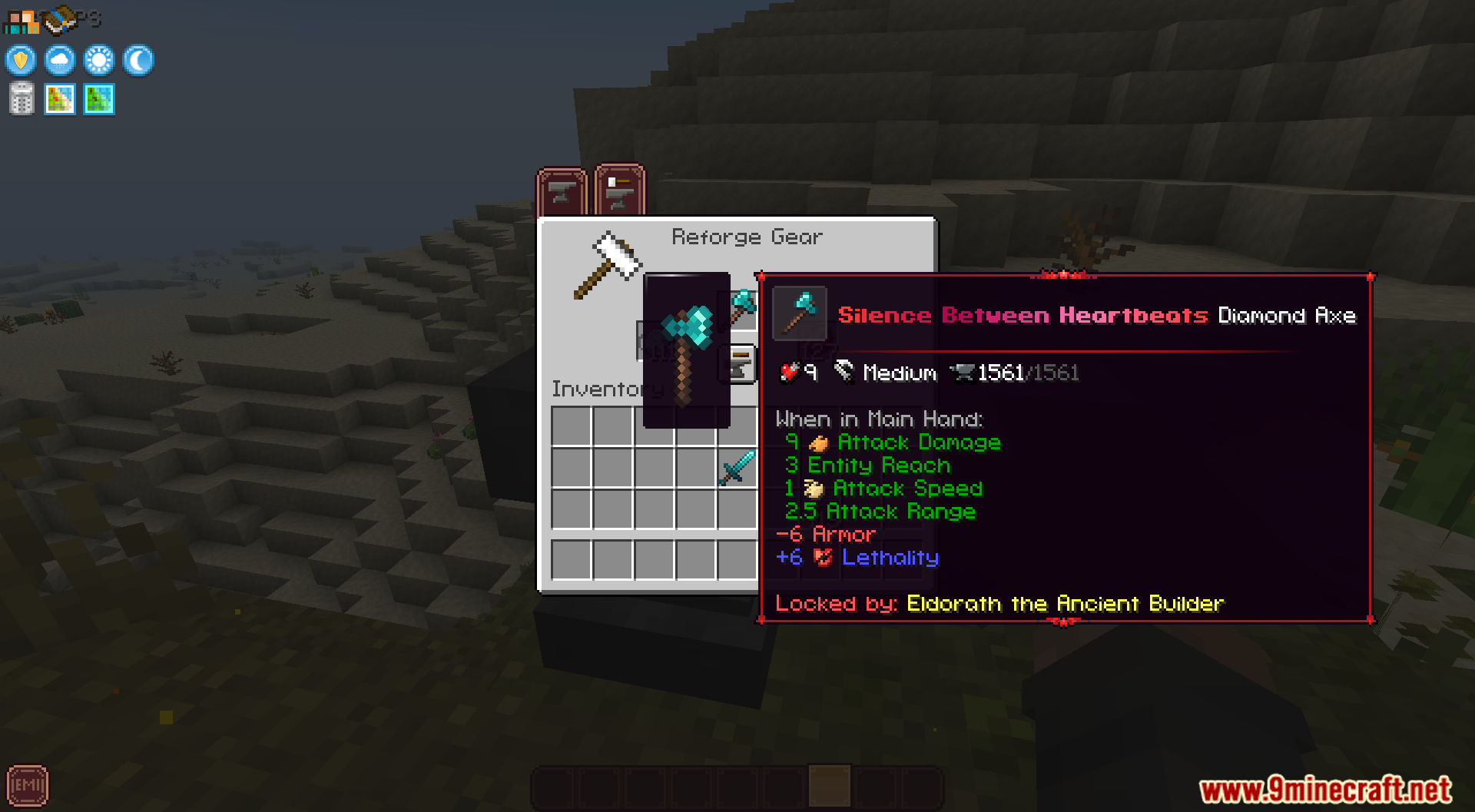Set time to day with the sun icon

point(98,61)
